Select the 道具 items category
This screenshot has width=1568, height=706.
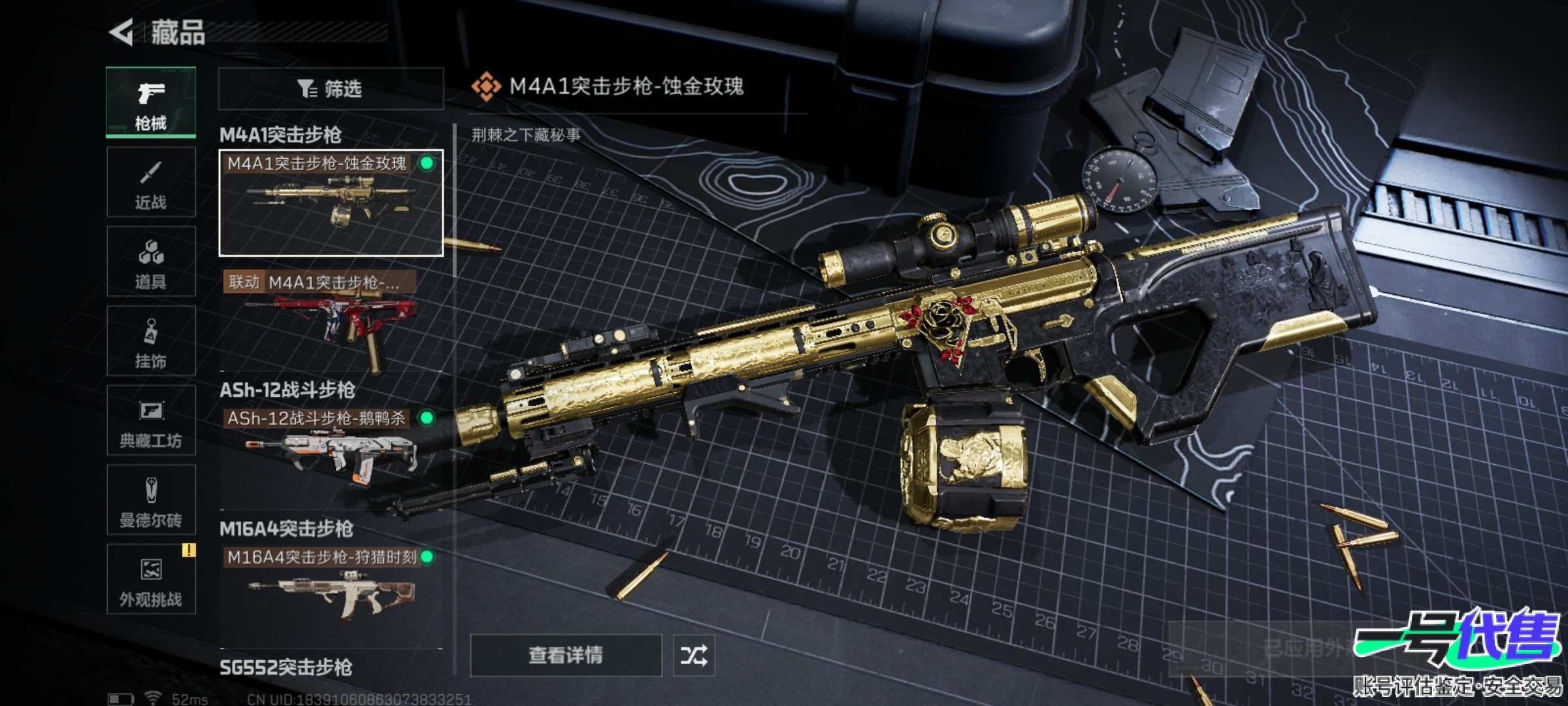[x=151, y=261]
